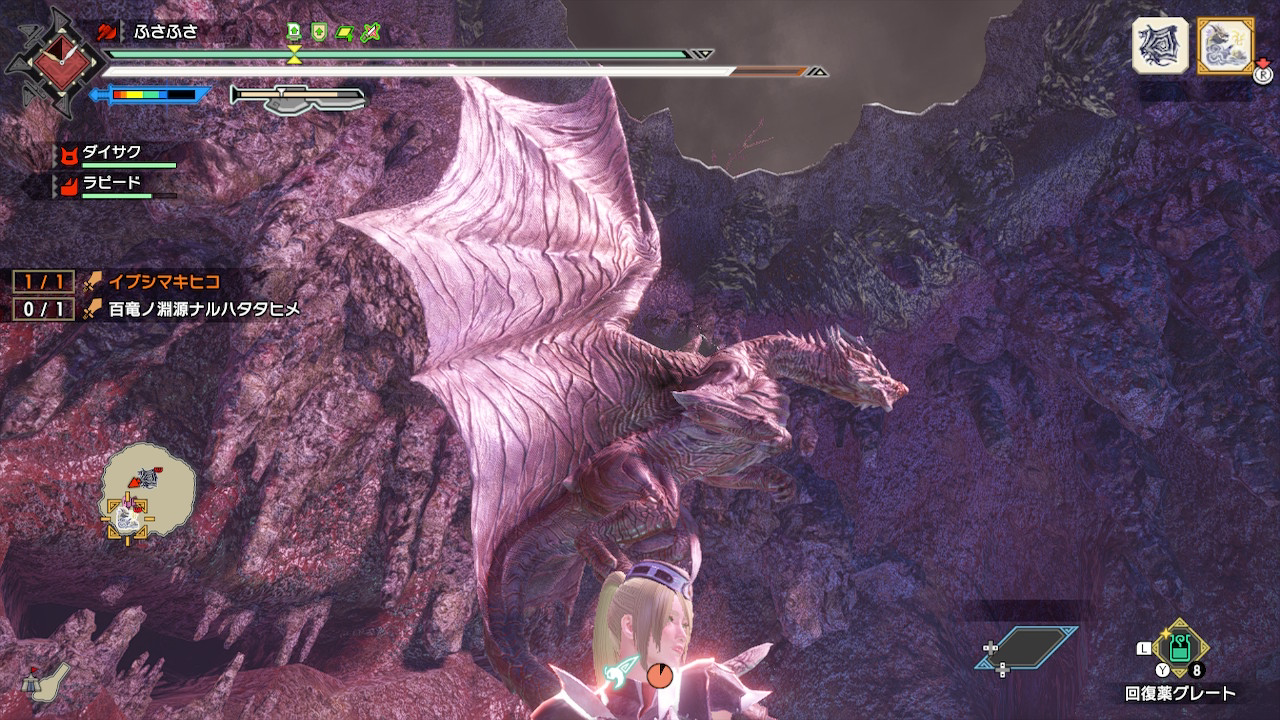Click the buddy icon in bottom-left corner

(x=47, y=681)
